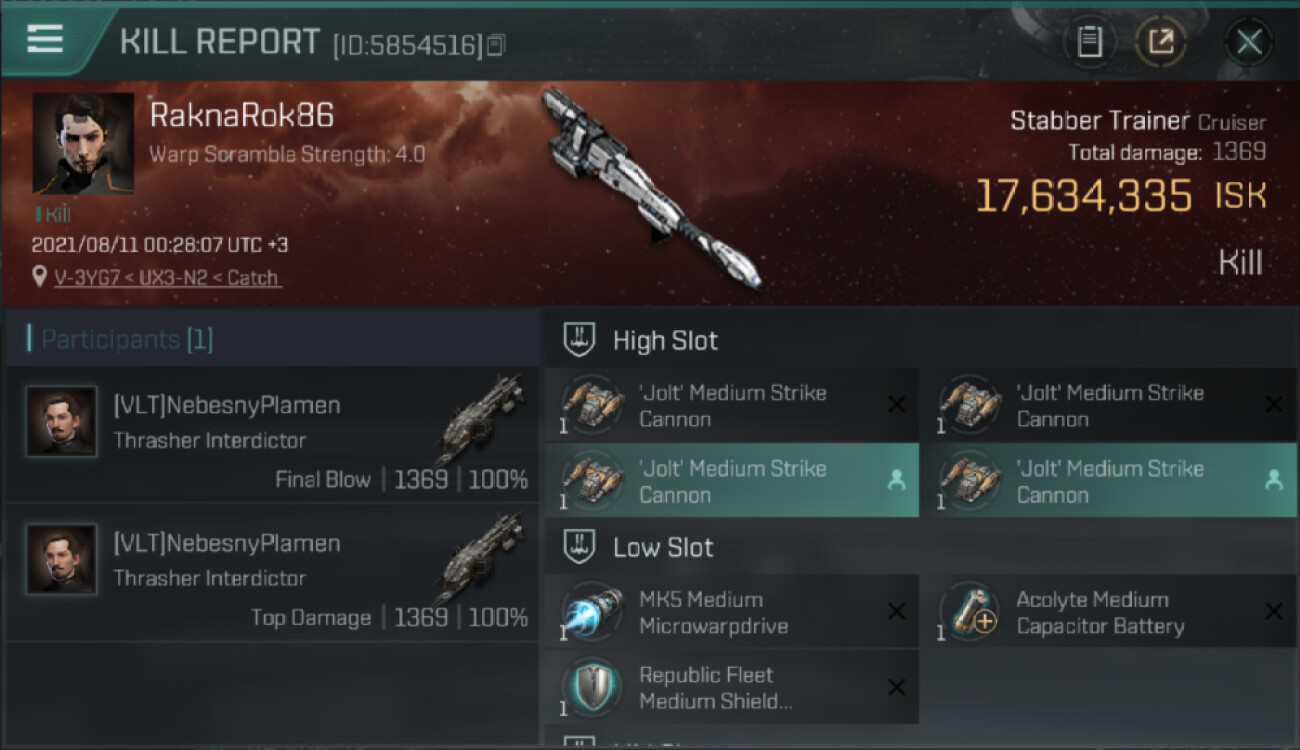This screenshot has width=1300, height=750.
Task: Open the hamburger menu
Action: point(45,39)
